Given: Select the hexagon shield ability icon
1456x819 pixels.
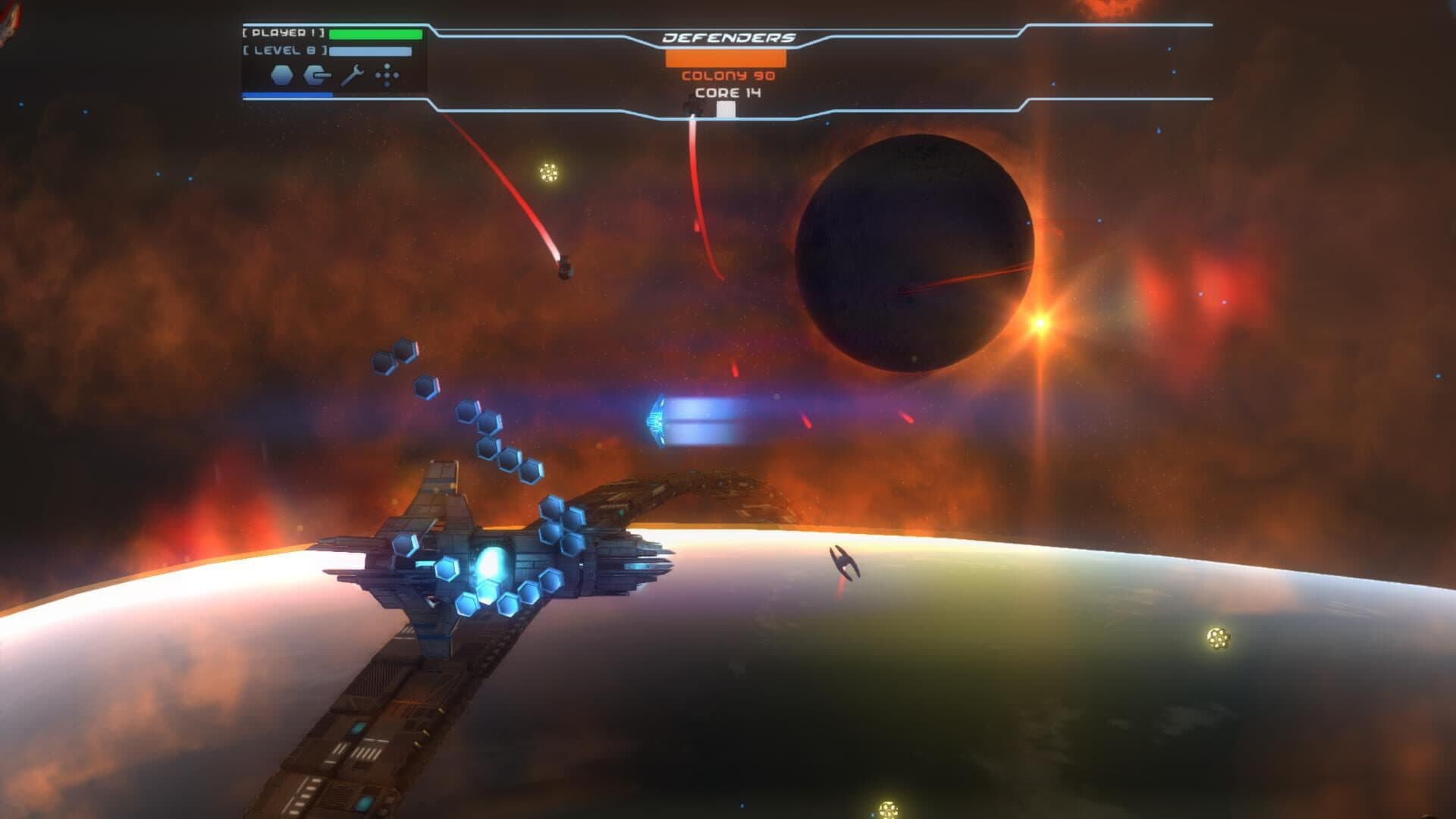Looking at the screenshot, I should coord(281,75).
